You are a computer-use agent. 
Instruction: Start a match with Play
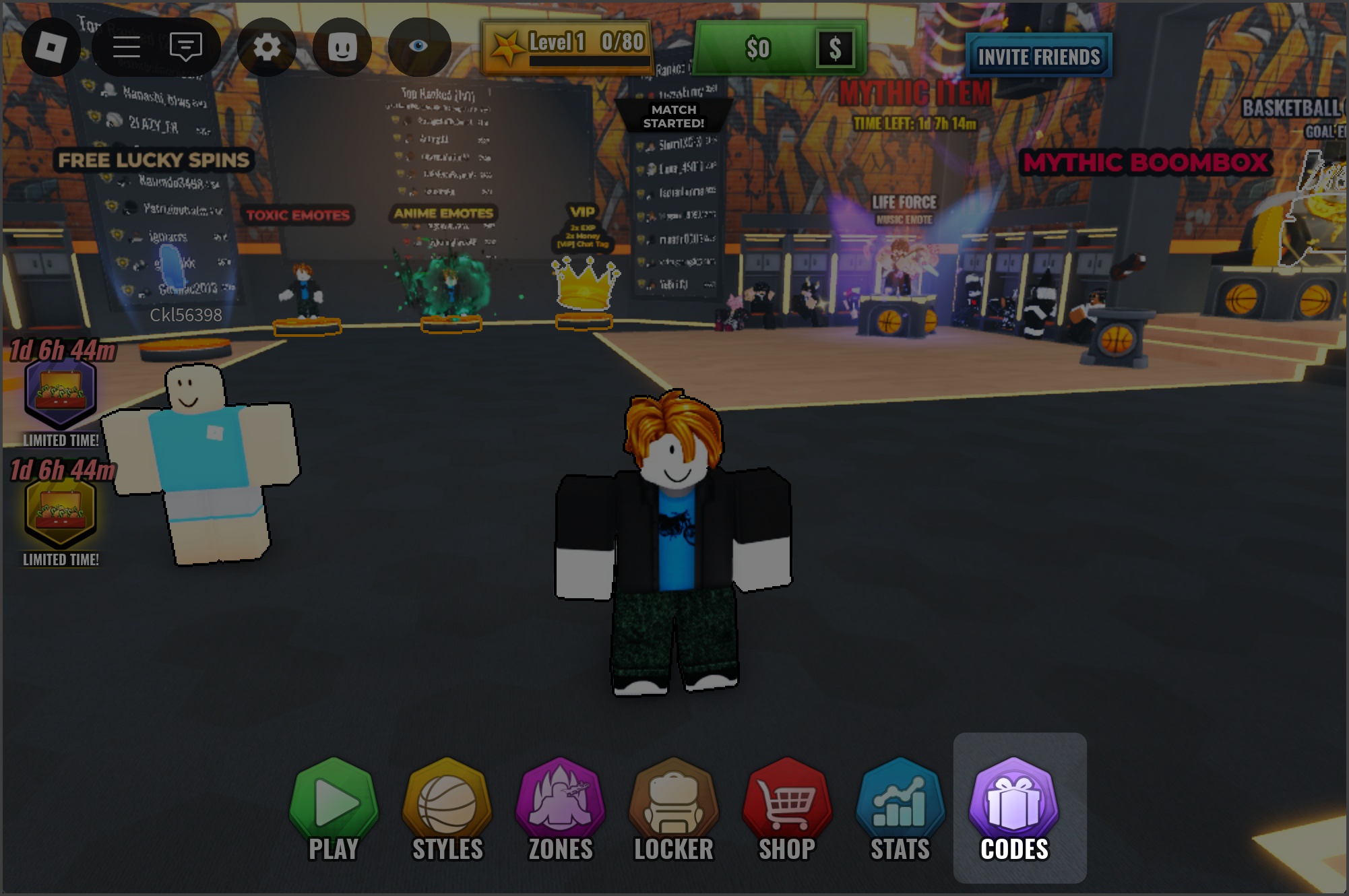(x=334, y=809)
